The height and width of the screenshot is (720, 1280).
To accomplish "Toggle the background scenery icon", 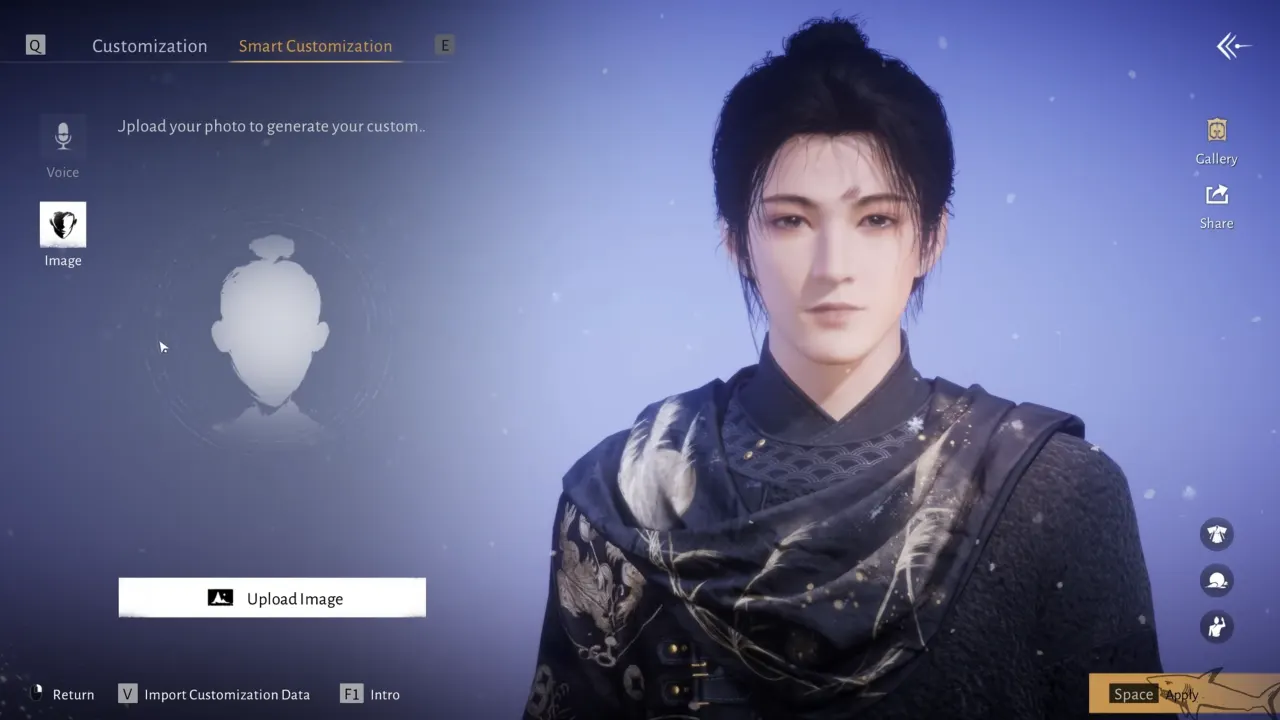I will [x=1216, y=580].
